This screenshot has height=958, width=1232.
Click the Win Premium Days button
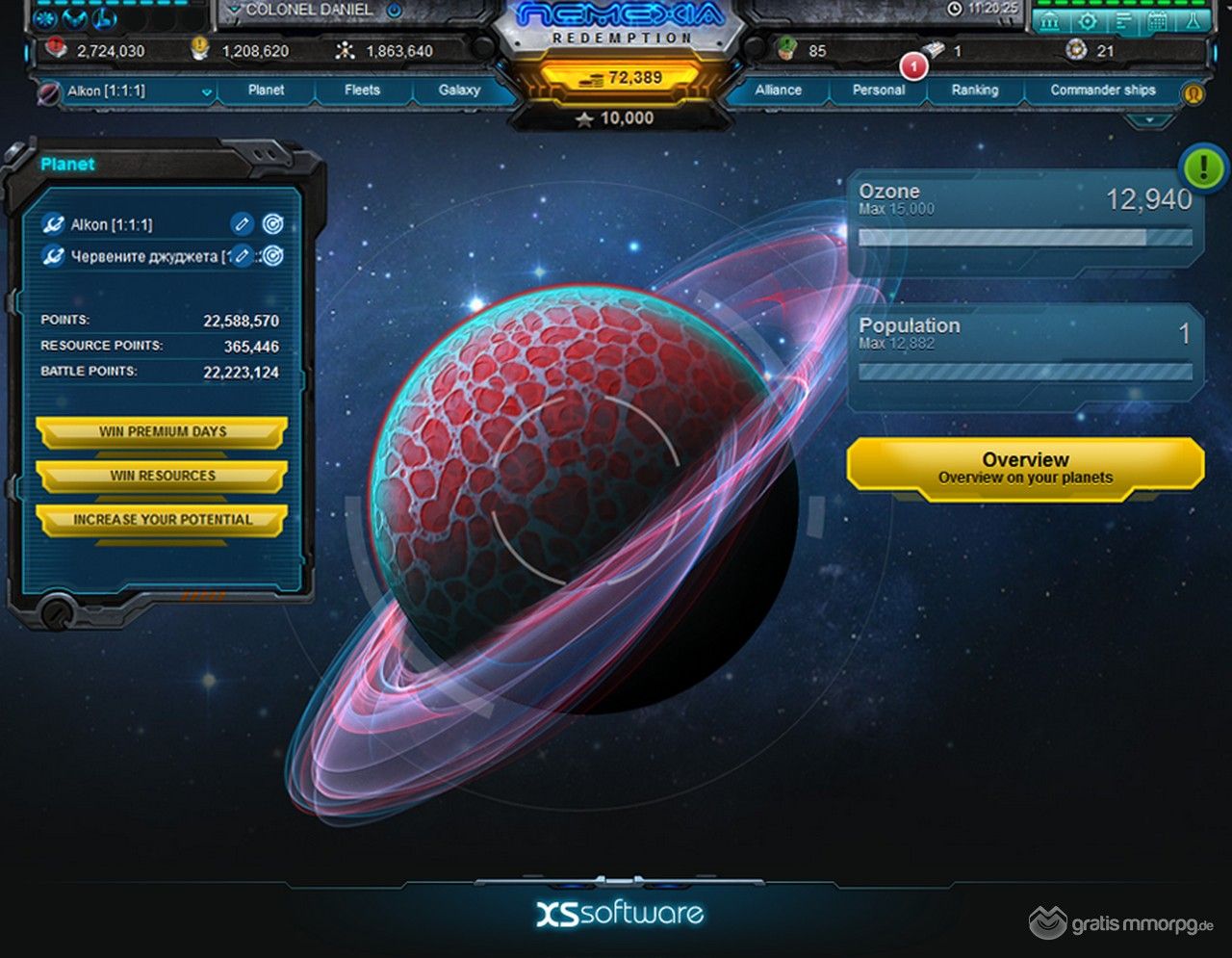click(162, 432)
